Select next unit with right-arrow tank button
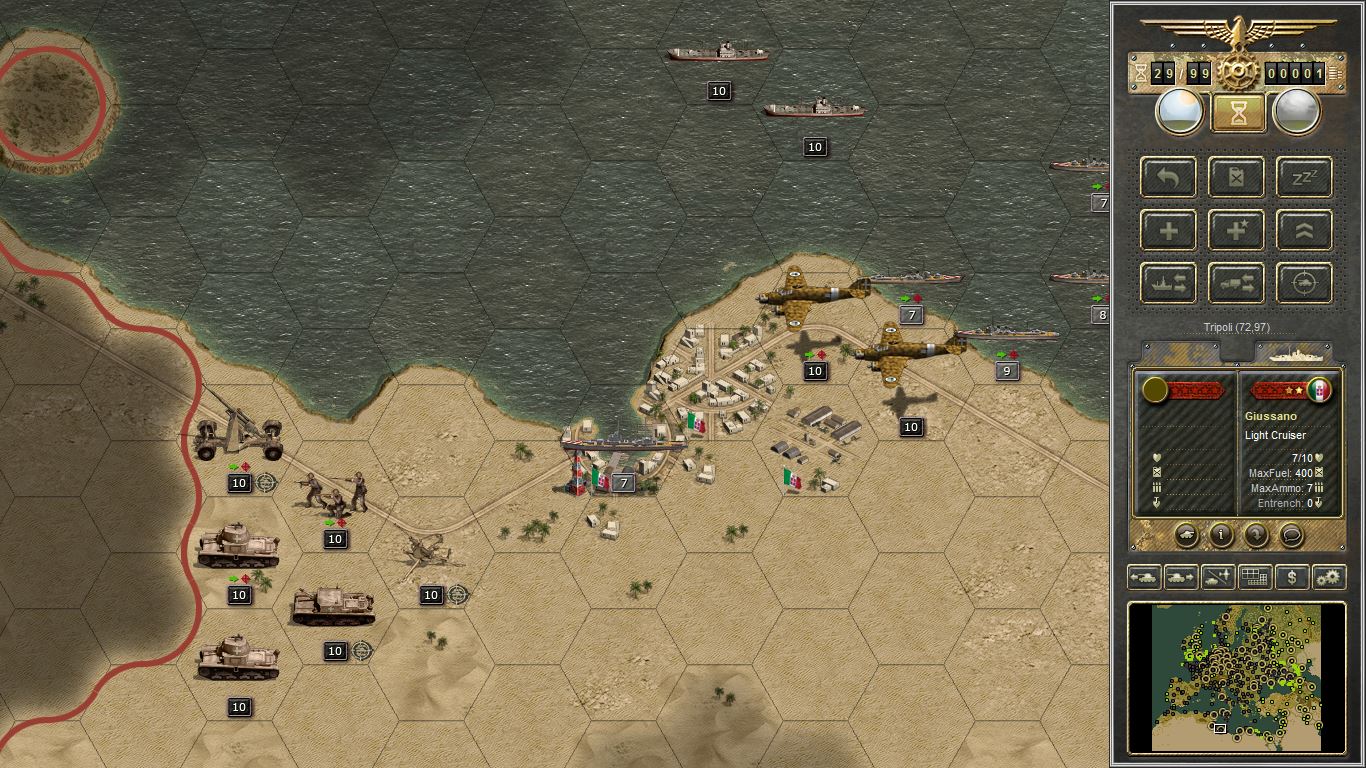The image size is (1366, 768). [1181, 577]
